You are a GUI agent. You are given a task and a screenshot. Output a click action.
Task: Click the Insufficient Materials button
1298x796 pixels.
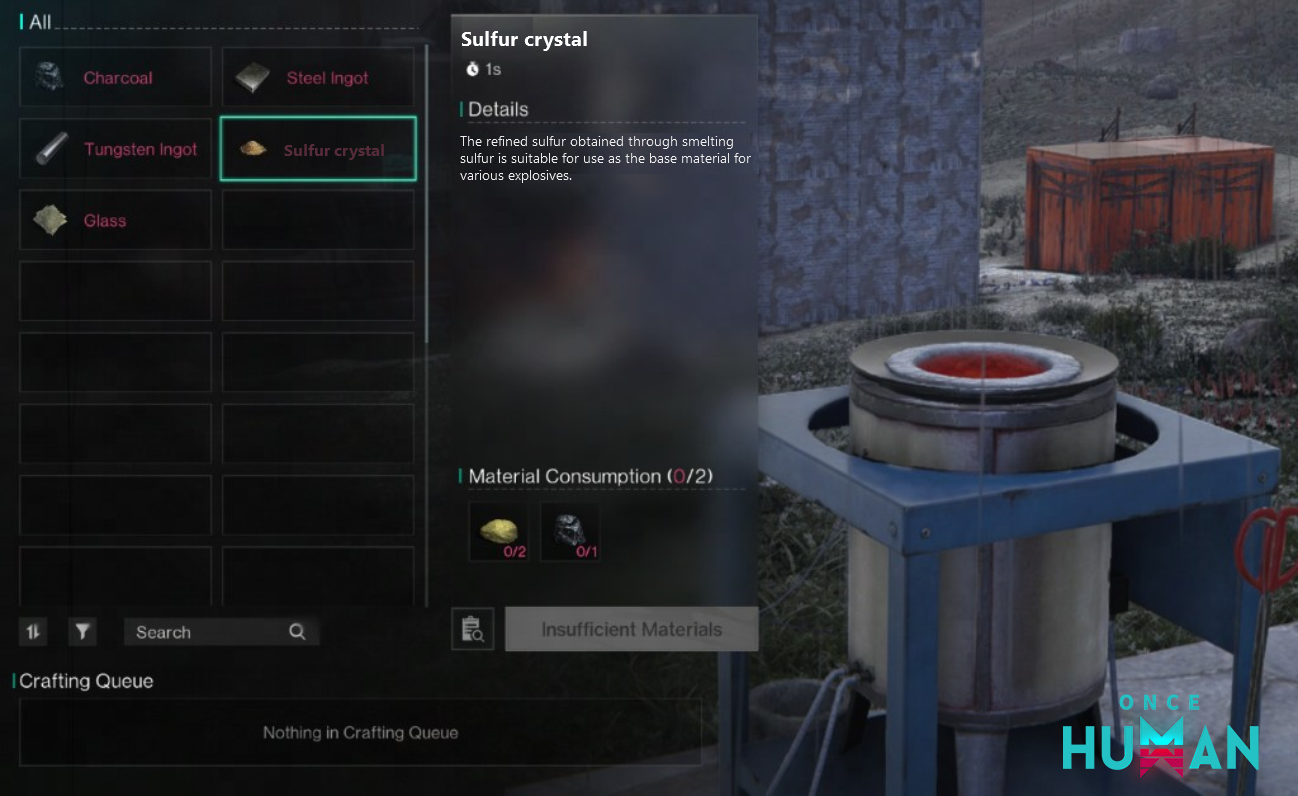tap(631, 629)
